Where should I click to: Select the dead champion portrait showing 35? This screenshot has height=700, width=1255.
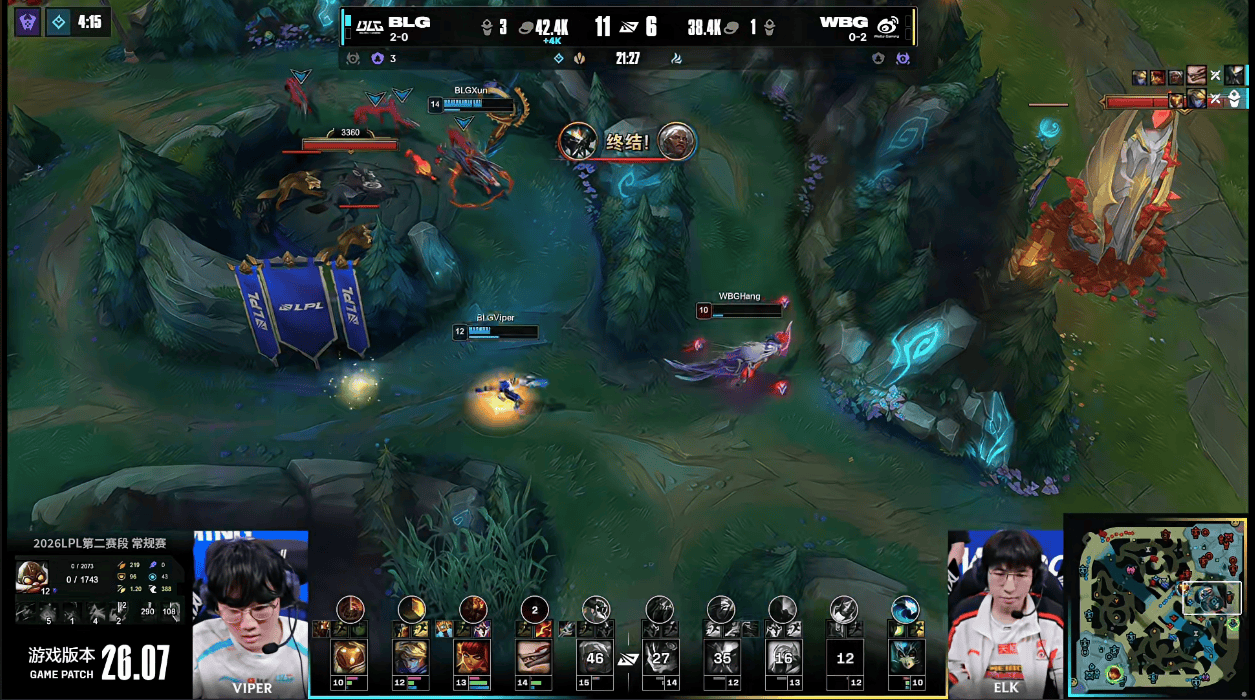pyautogui.click(x=722, y=658)
